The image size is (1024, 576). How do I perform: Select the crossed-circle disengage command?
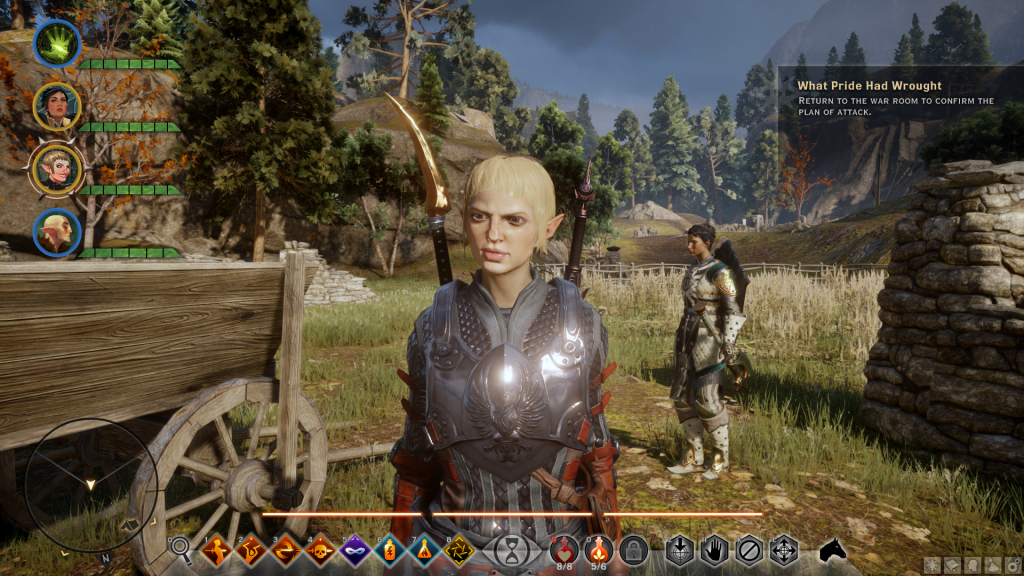[x=749, y=549]
